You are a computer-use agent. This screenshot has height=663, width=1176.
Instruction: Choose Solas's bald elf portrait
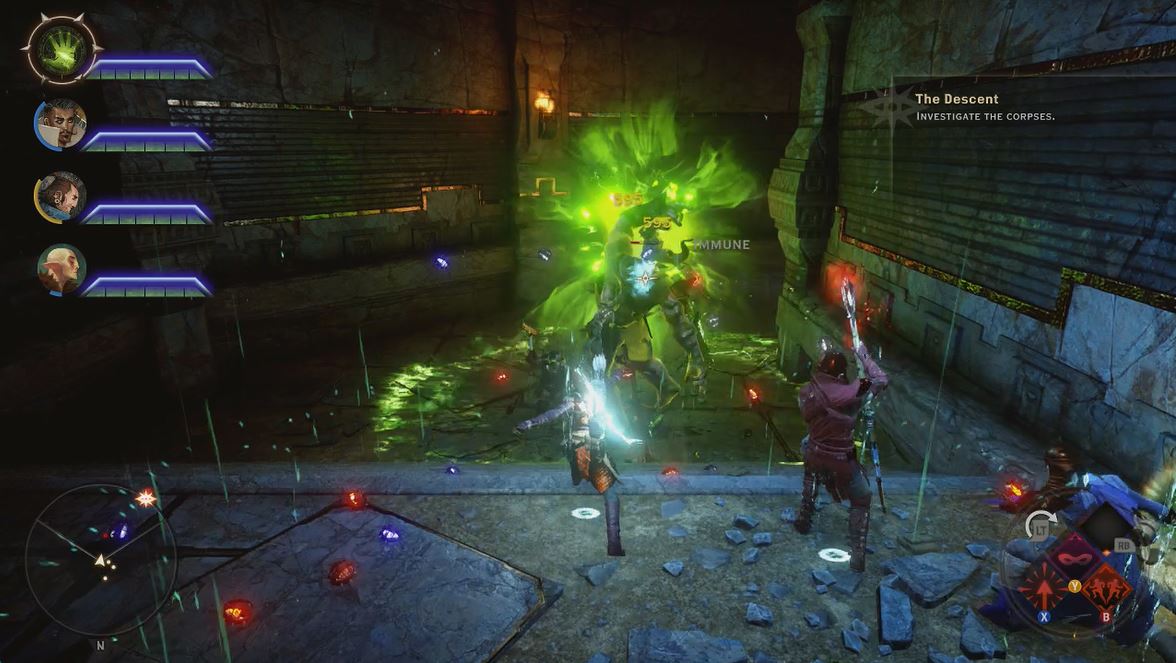tap(61, 269)
